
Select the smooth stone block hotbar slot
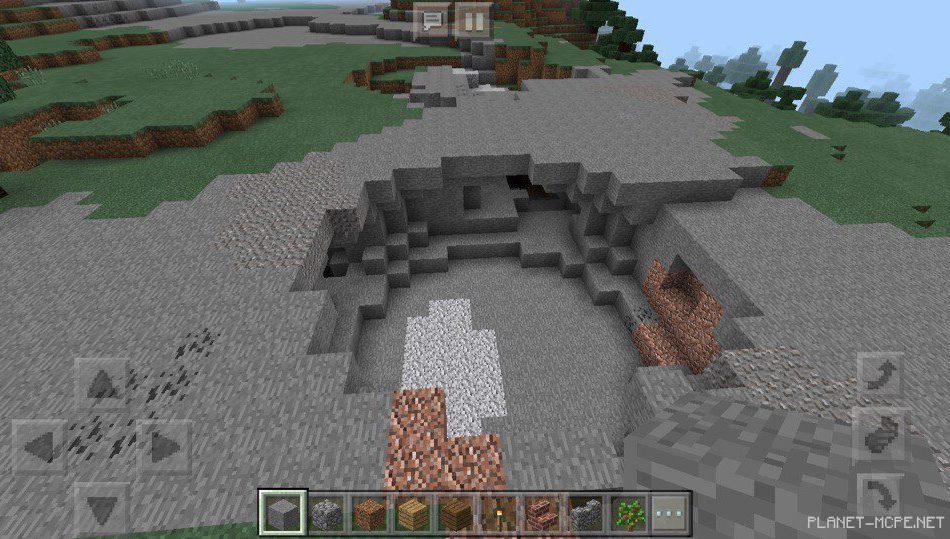tap(280, 513)
